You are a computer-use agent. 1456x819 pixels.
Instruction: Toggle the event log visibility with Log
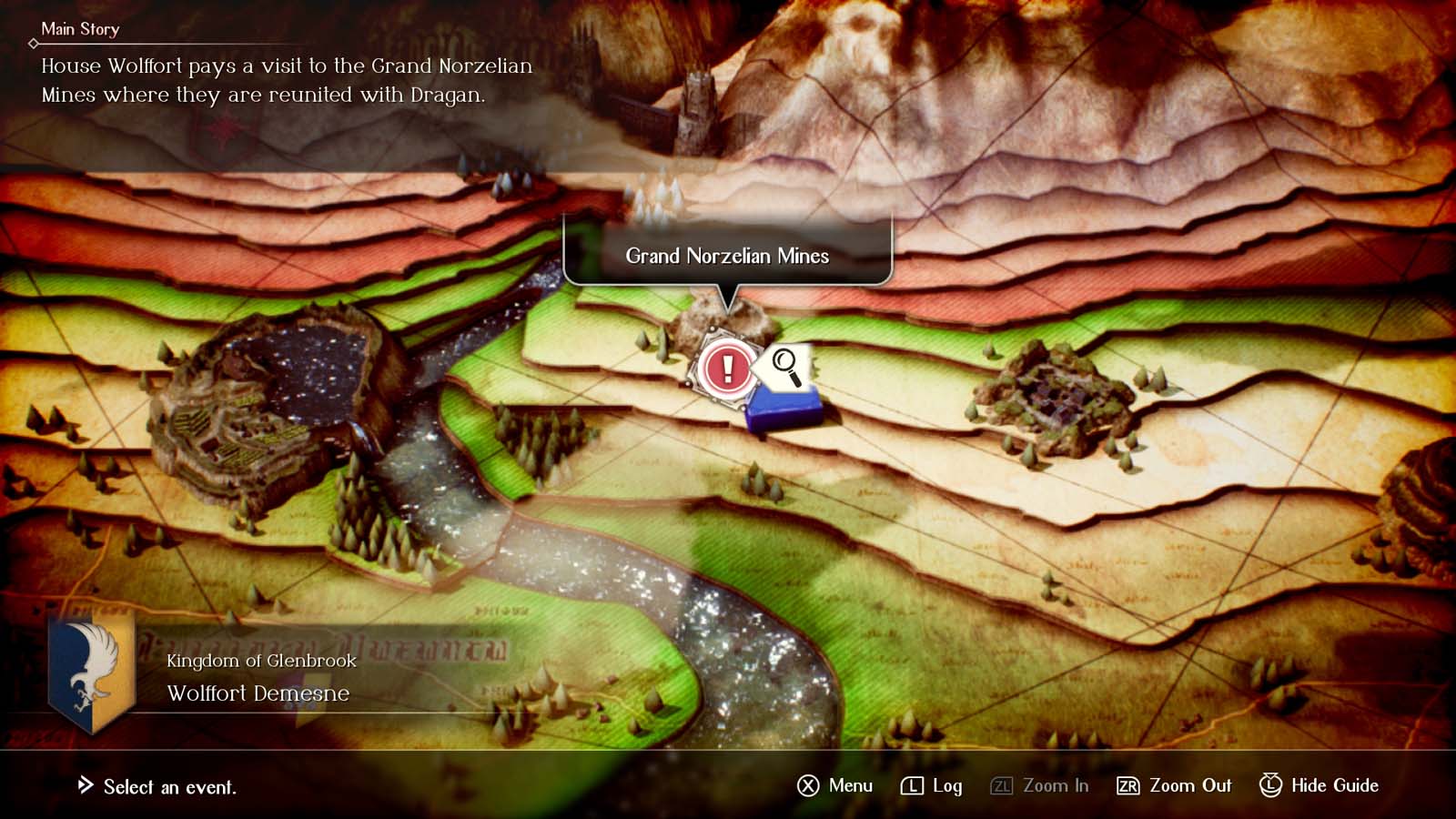point(950,785)
